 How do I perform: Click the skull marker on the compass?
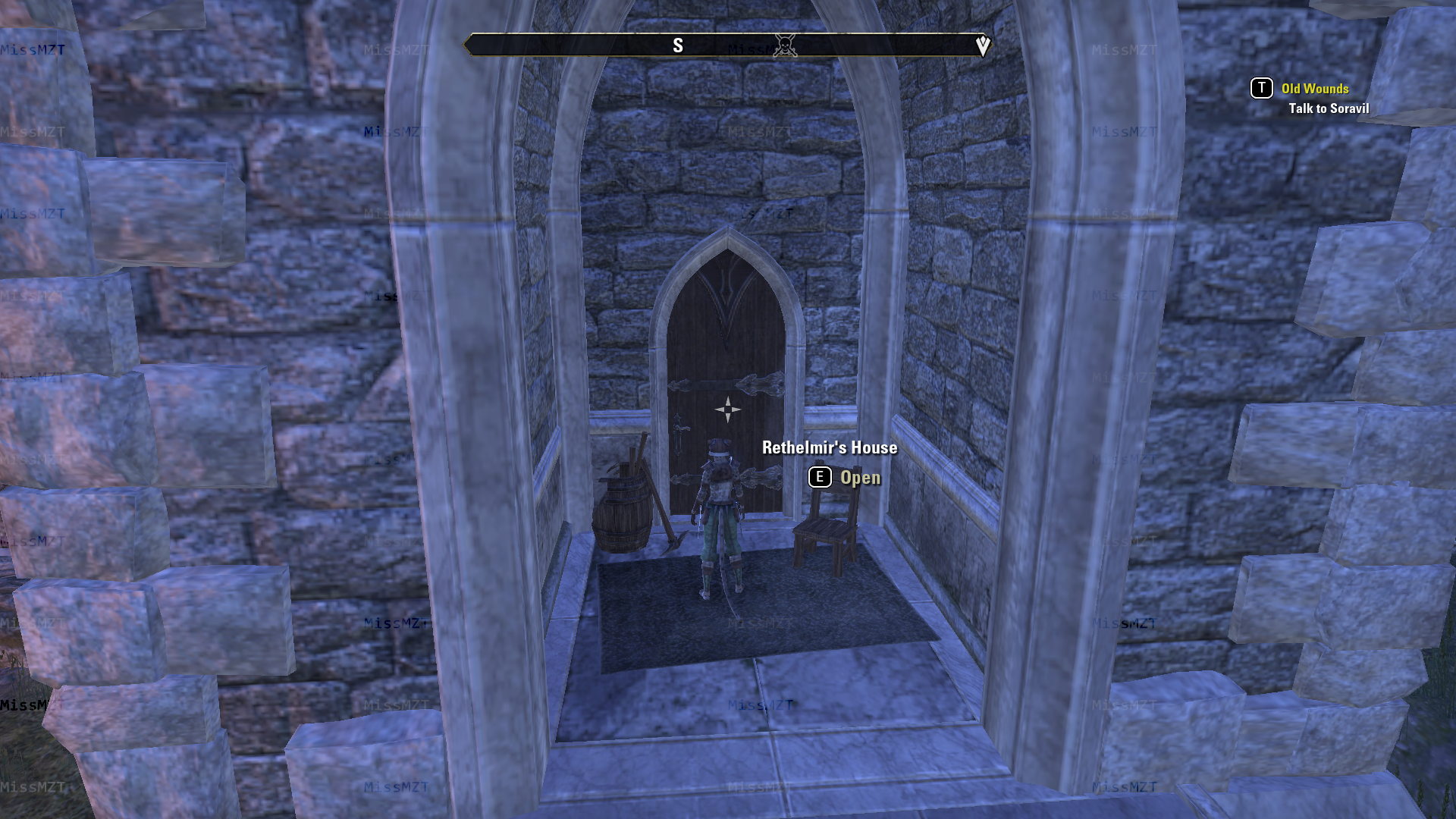[x=785, y=45]
